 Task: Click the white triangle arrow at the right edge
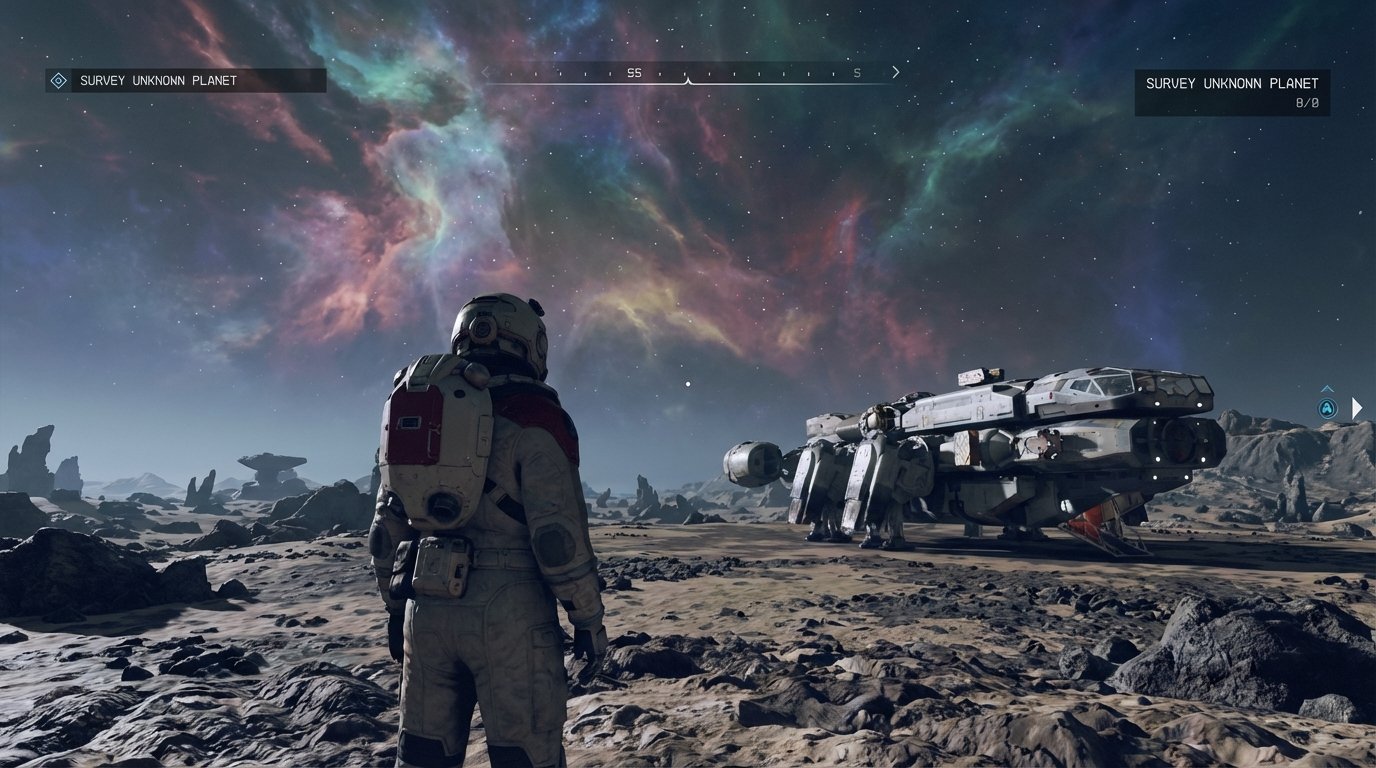pos(1357,407)
